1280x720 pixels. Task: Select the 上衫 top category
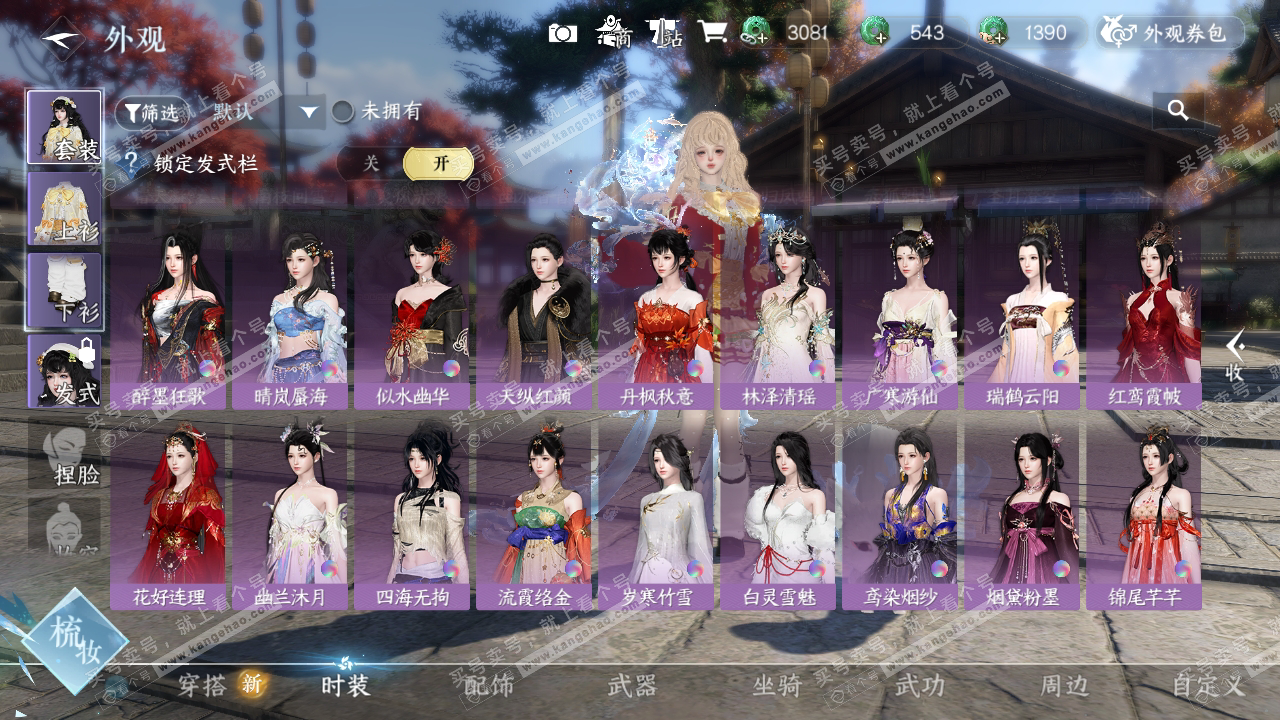64,208
